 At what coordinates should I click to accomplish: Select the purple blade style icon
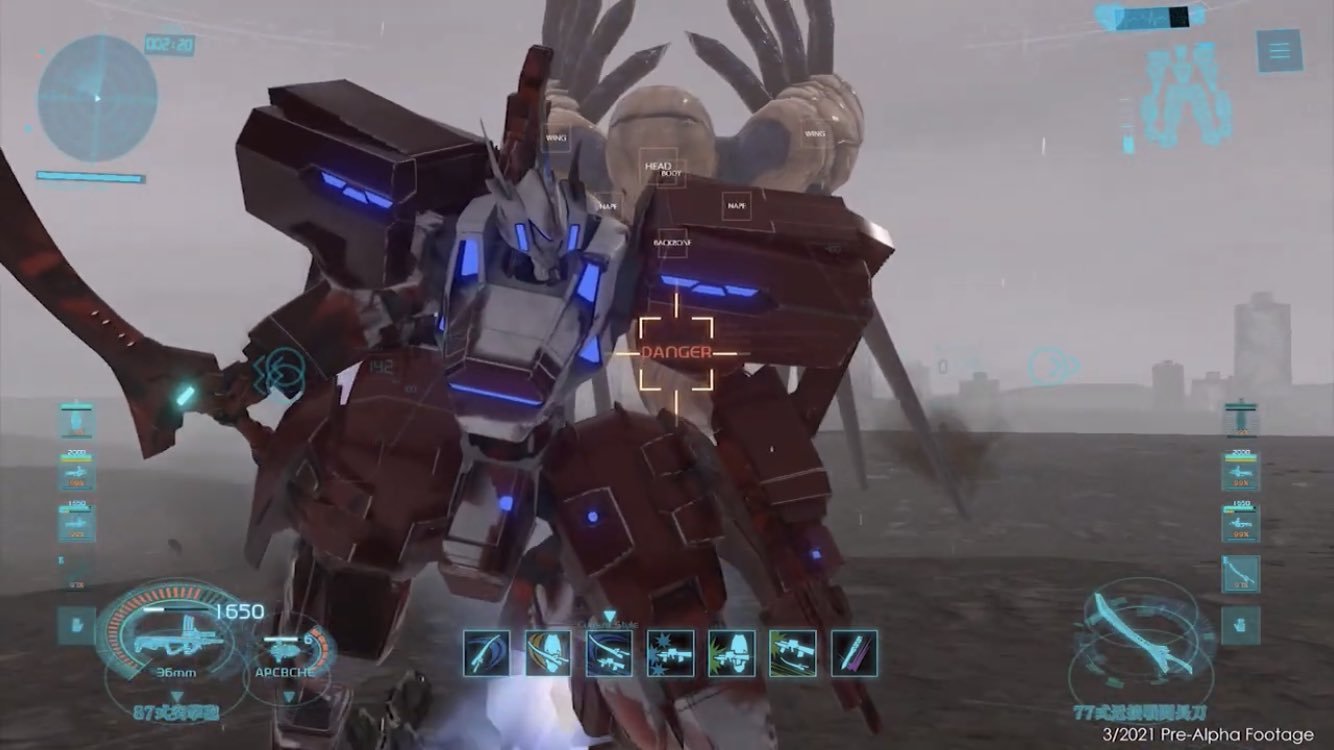[x=853, y=653]
